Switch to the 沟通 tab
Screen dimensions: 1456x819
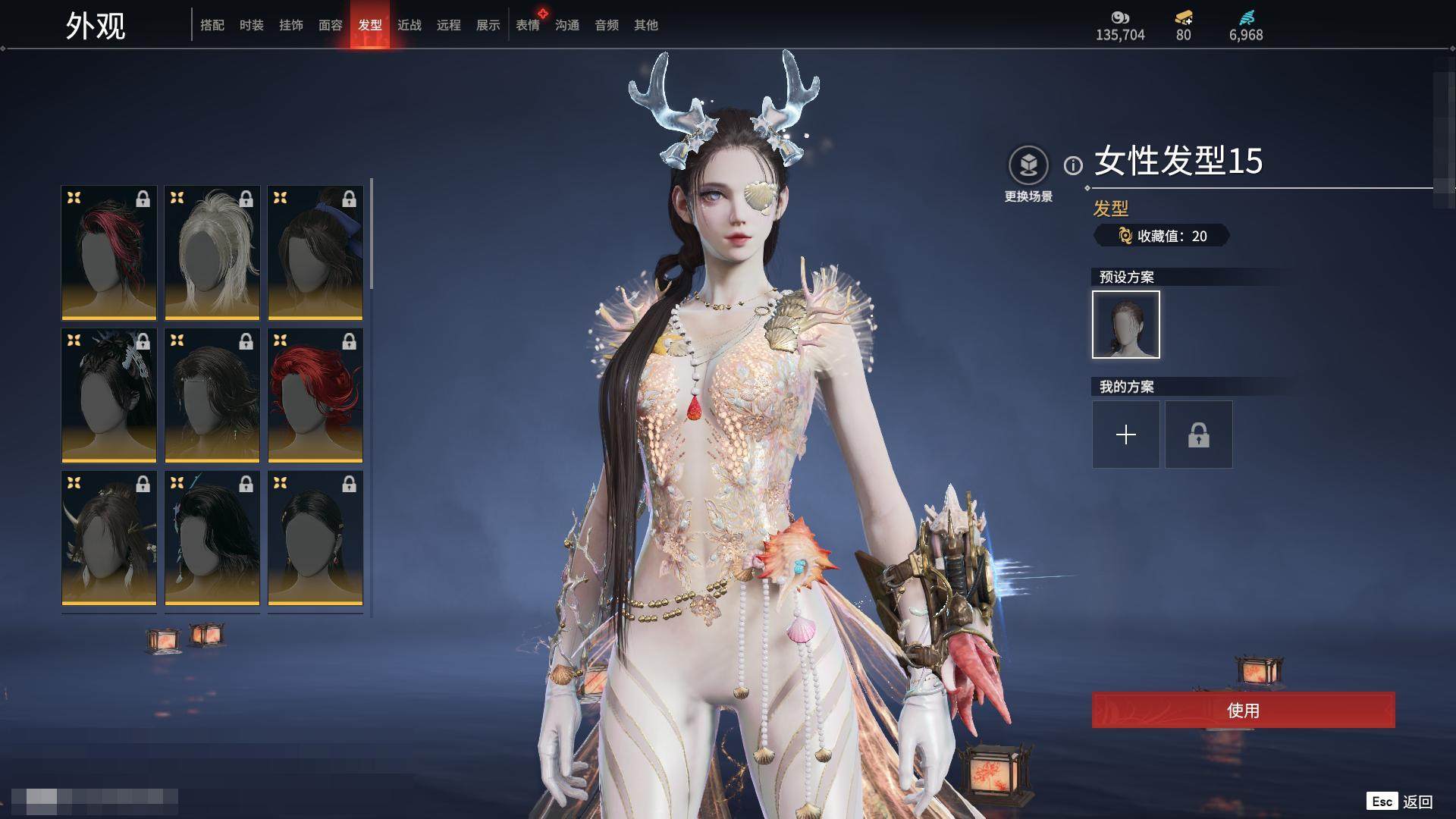click(567, 25)
